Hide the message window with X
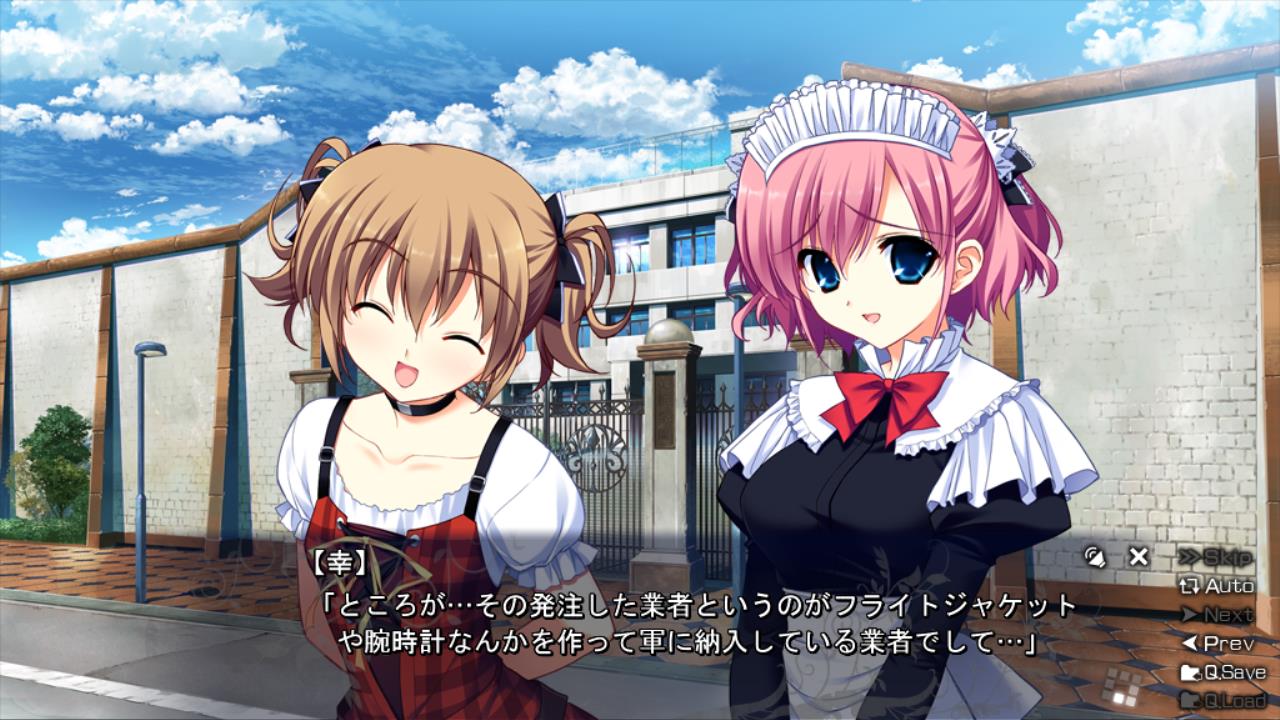Viewport: 1280px width, 720px height. (1138, 557)
